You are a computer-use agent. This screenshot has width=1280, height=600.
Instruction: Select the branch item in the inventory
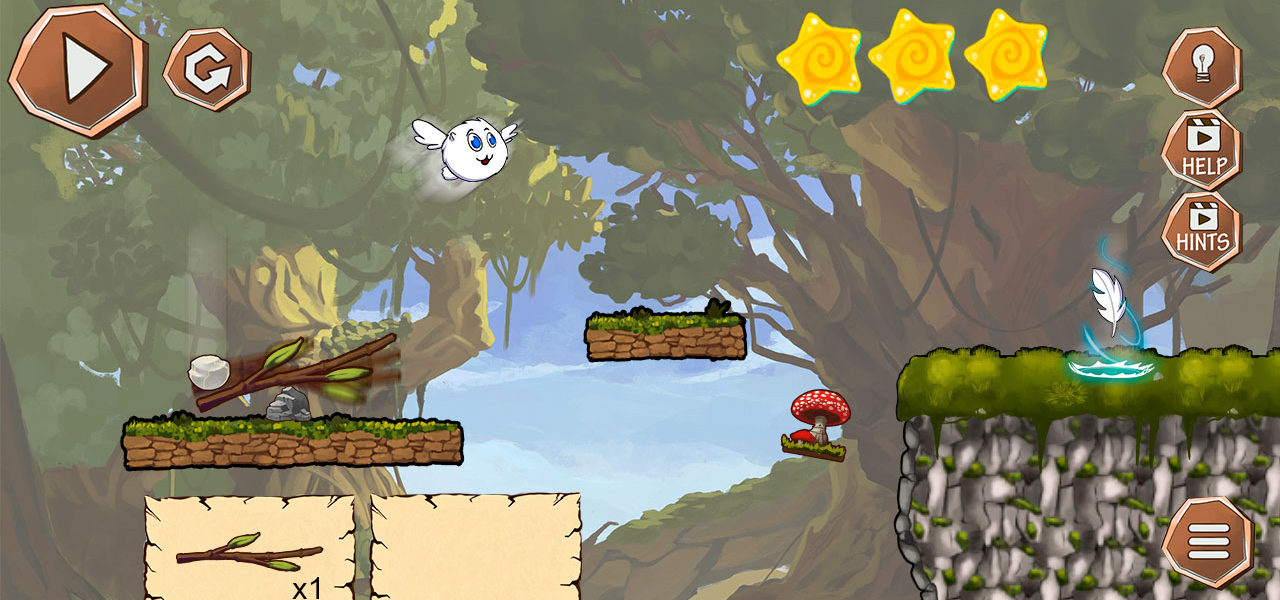point(250,551)
